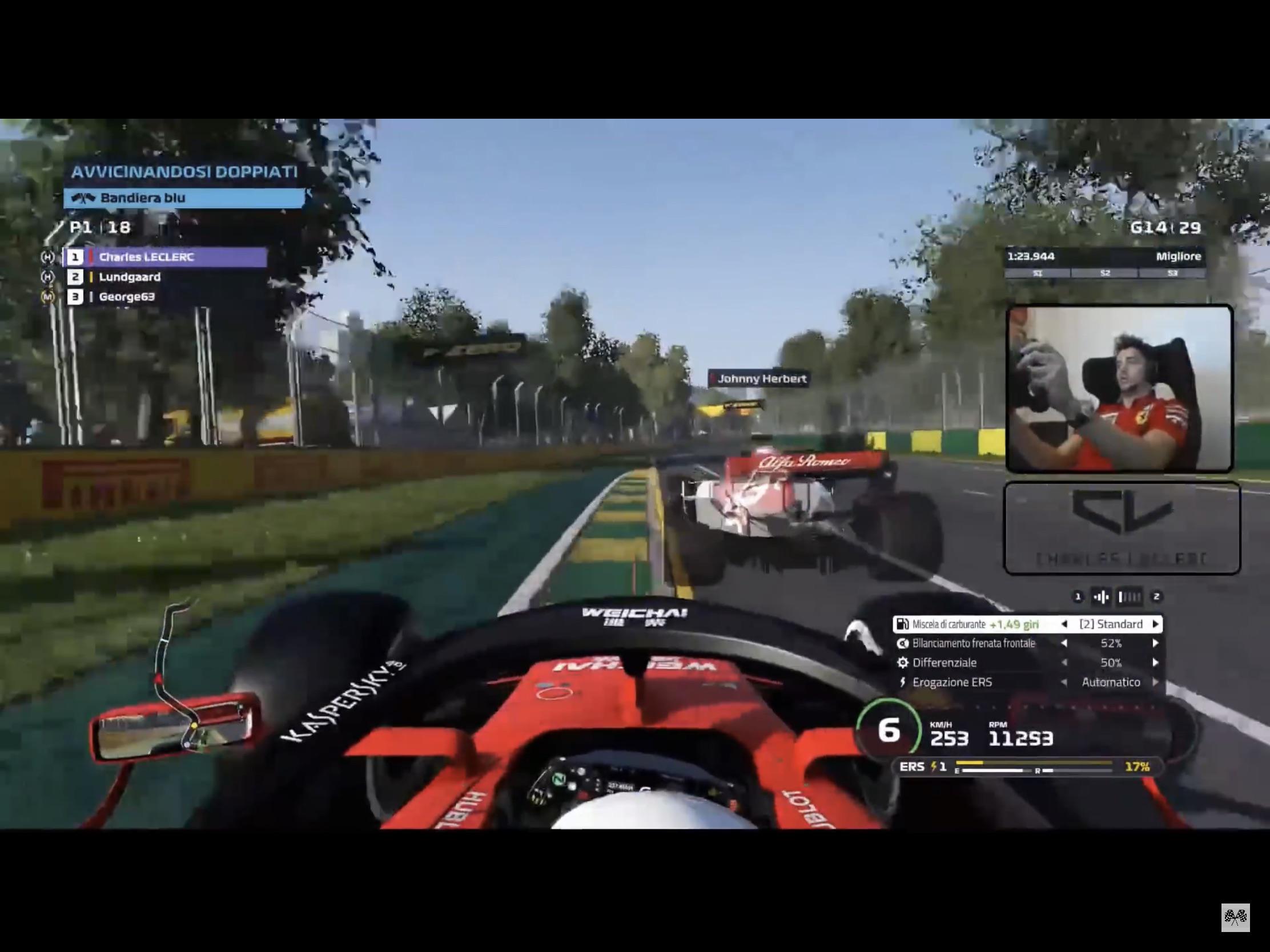
Task: Select the Differenziale row label
Action: 944,663
